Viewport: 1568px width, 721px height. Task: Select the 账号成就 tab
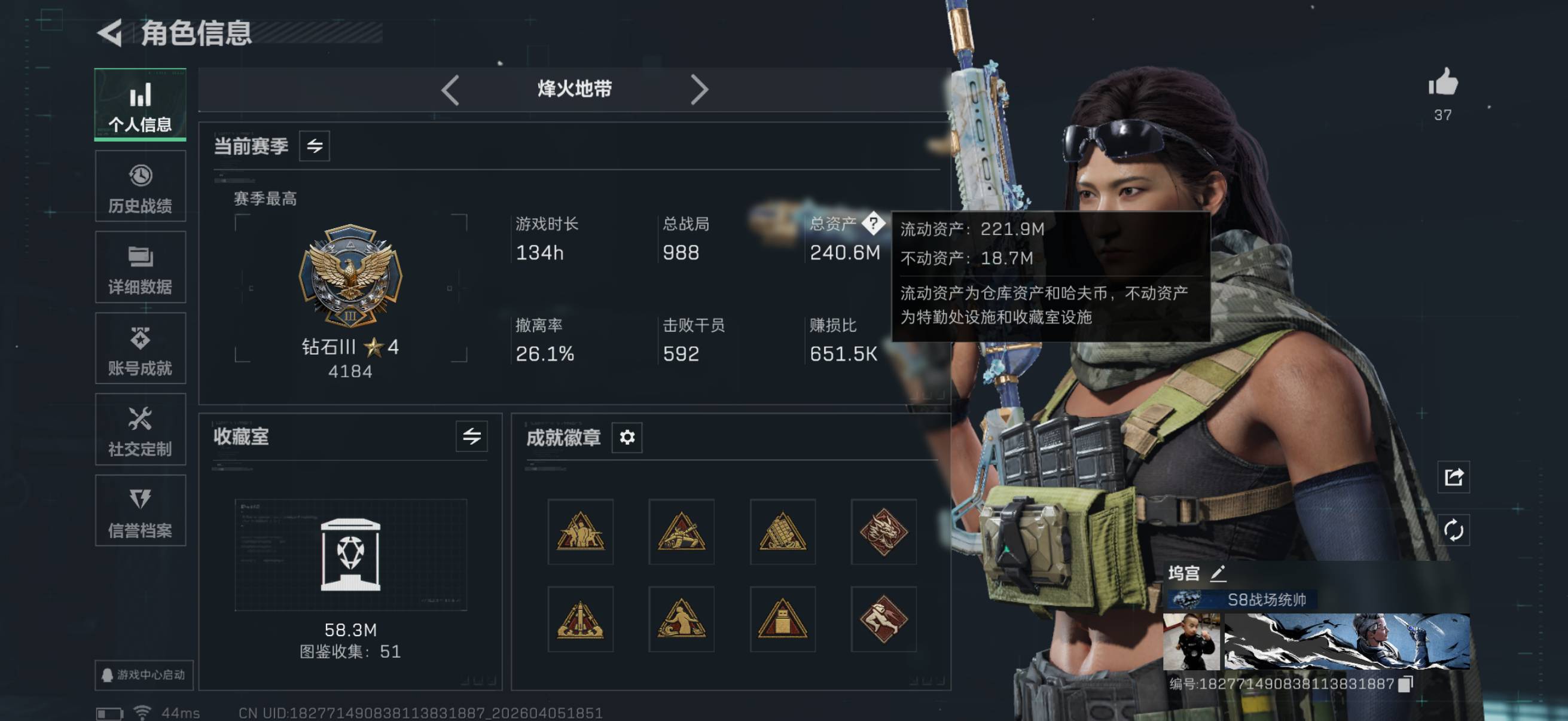click(140, 349)
